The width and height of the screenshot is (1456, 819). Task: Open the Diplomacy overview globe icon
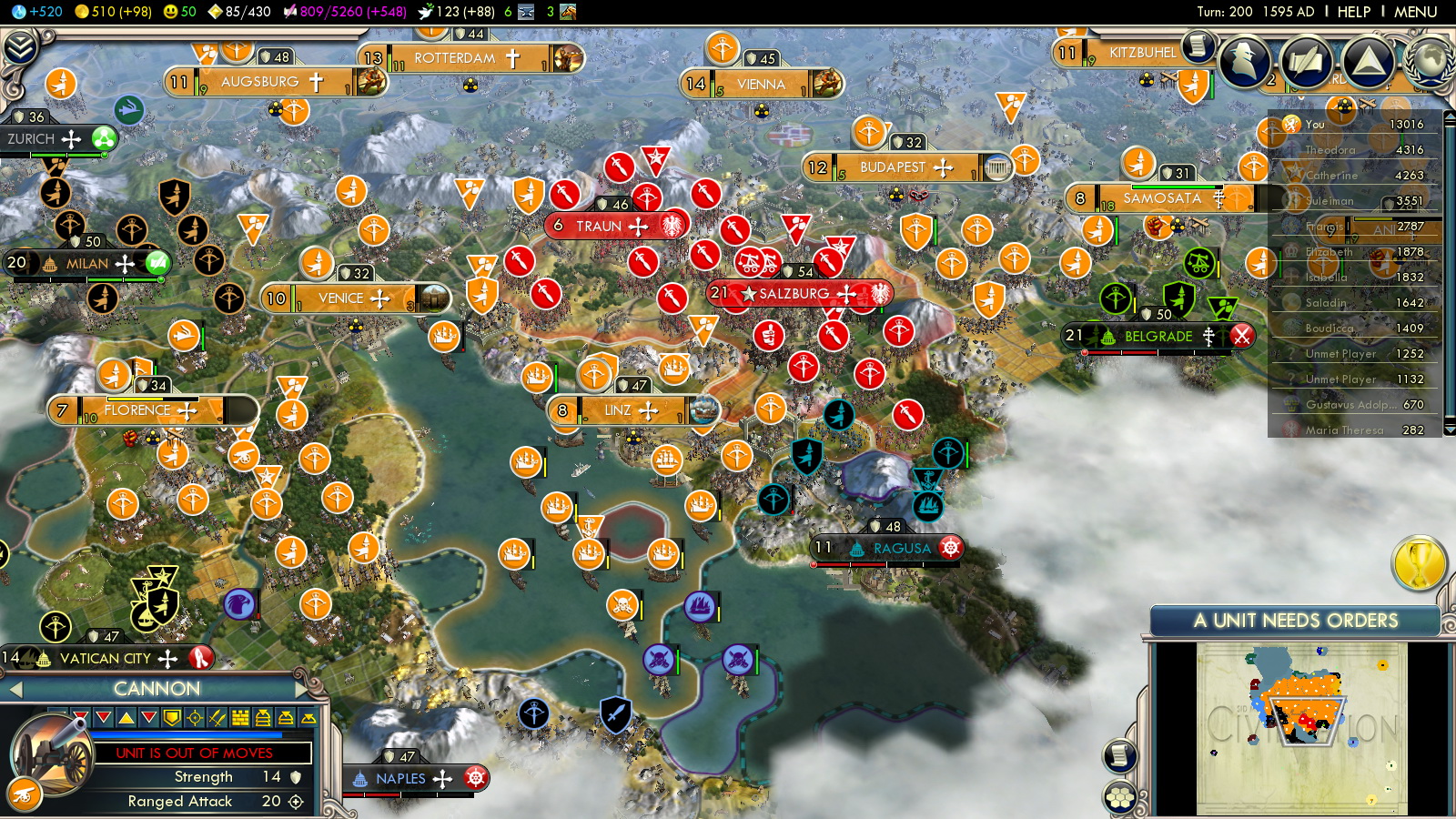(x=1431, y=60)
